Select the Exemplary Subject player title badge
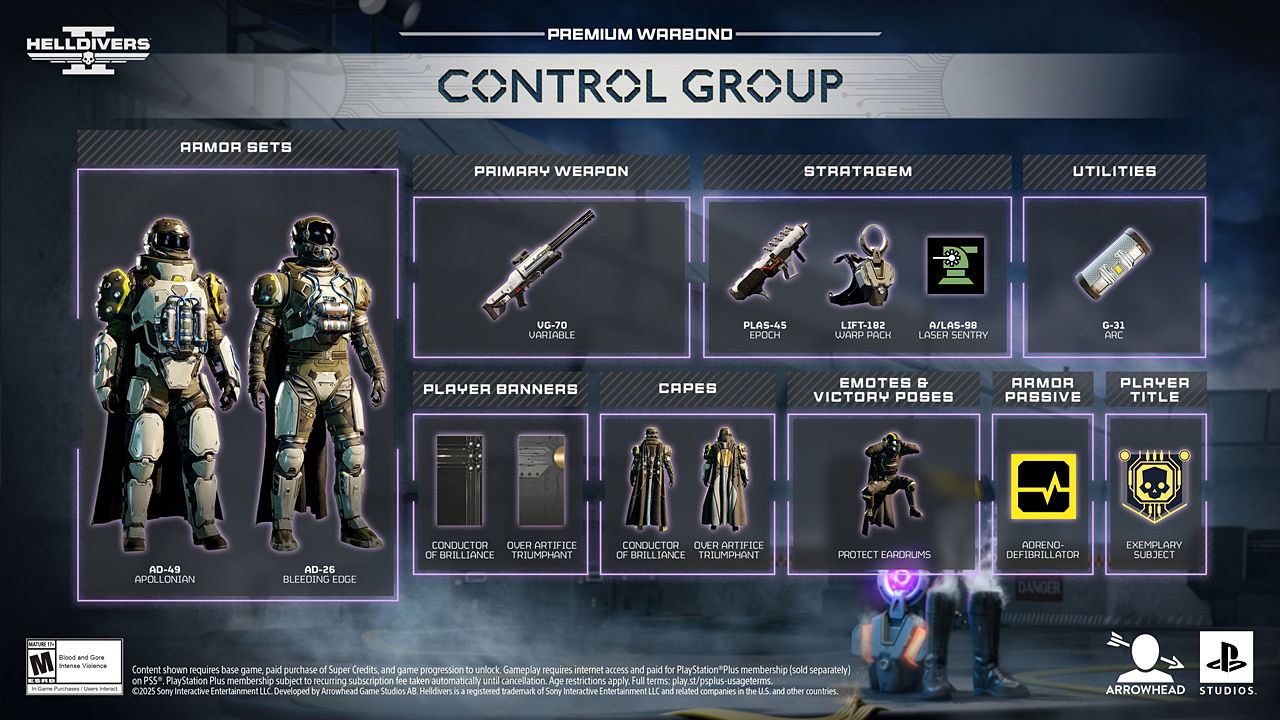This screenshot has height=720, width=1280. [1155, 486]
